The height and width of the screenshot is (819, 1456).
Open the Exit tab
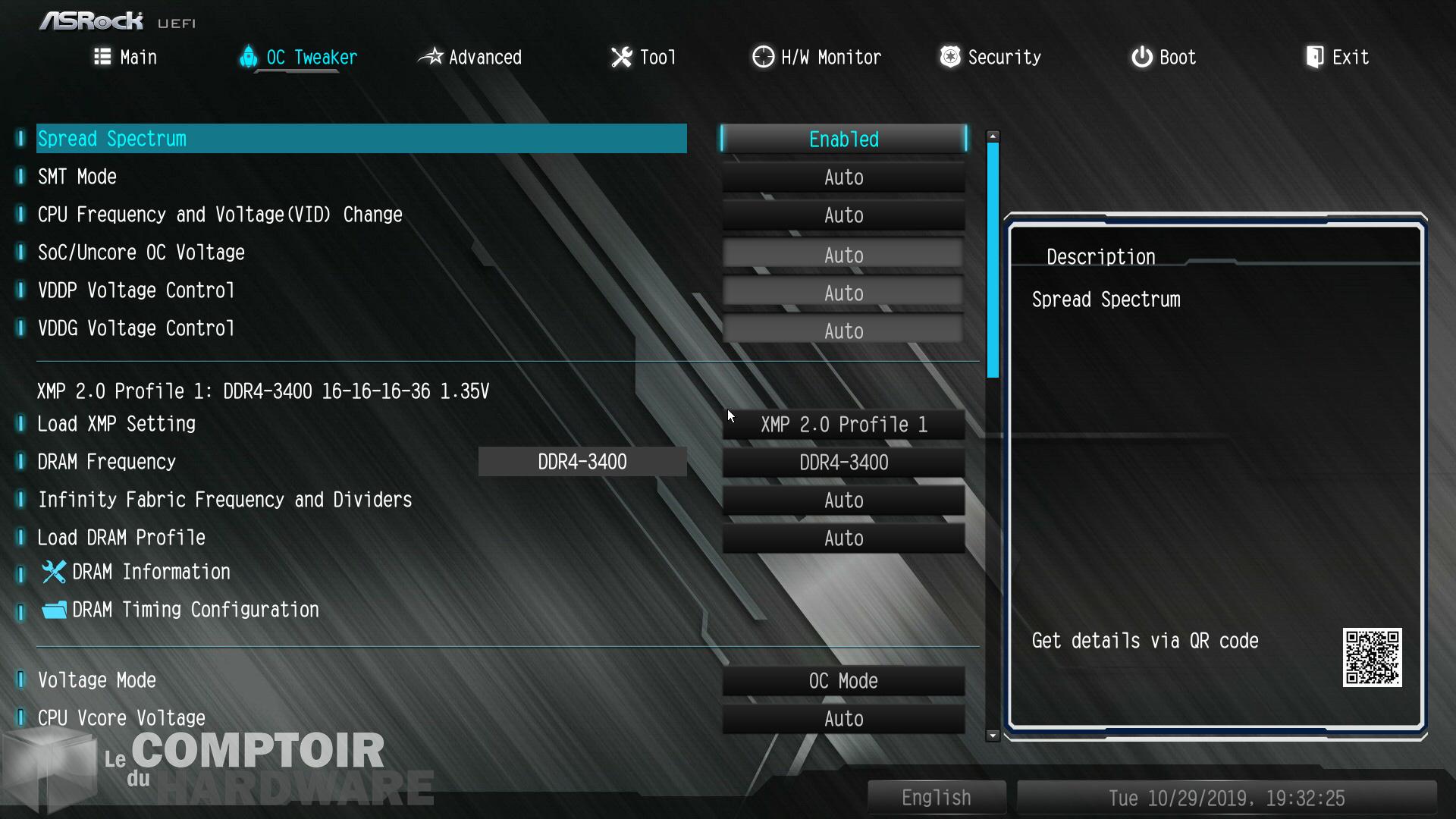(x=1338, y=58)
